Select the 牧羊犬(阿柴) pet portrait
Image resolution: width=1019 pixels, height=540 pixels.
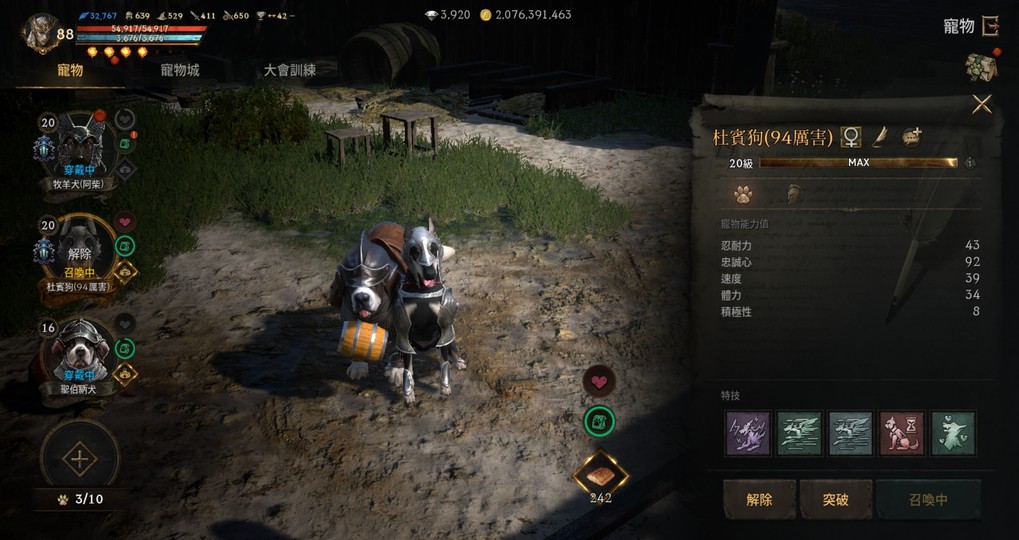click(x=79, y=144)
